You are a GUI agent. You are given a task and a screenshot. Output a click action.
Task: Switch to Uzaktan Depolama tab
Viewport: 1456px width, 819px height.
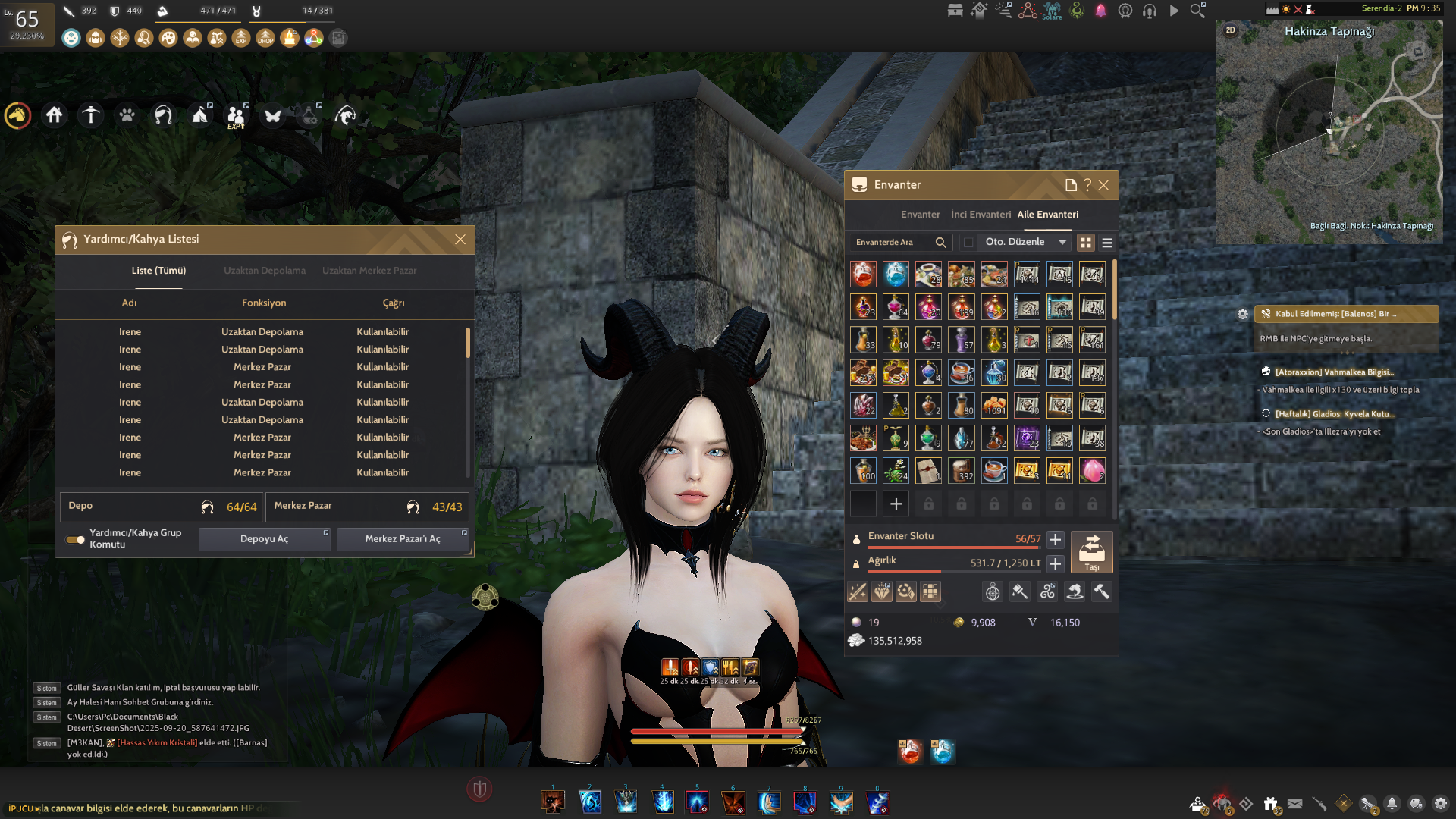pos(265,271)
